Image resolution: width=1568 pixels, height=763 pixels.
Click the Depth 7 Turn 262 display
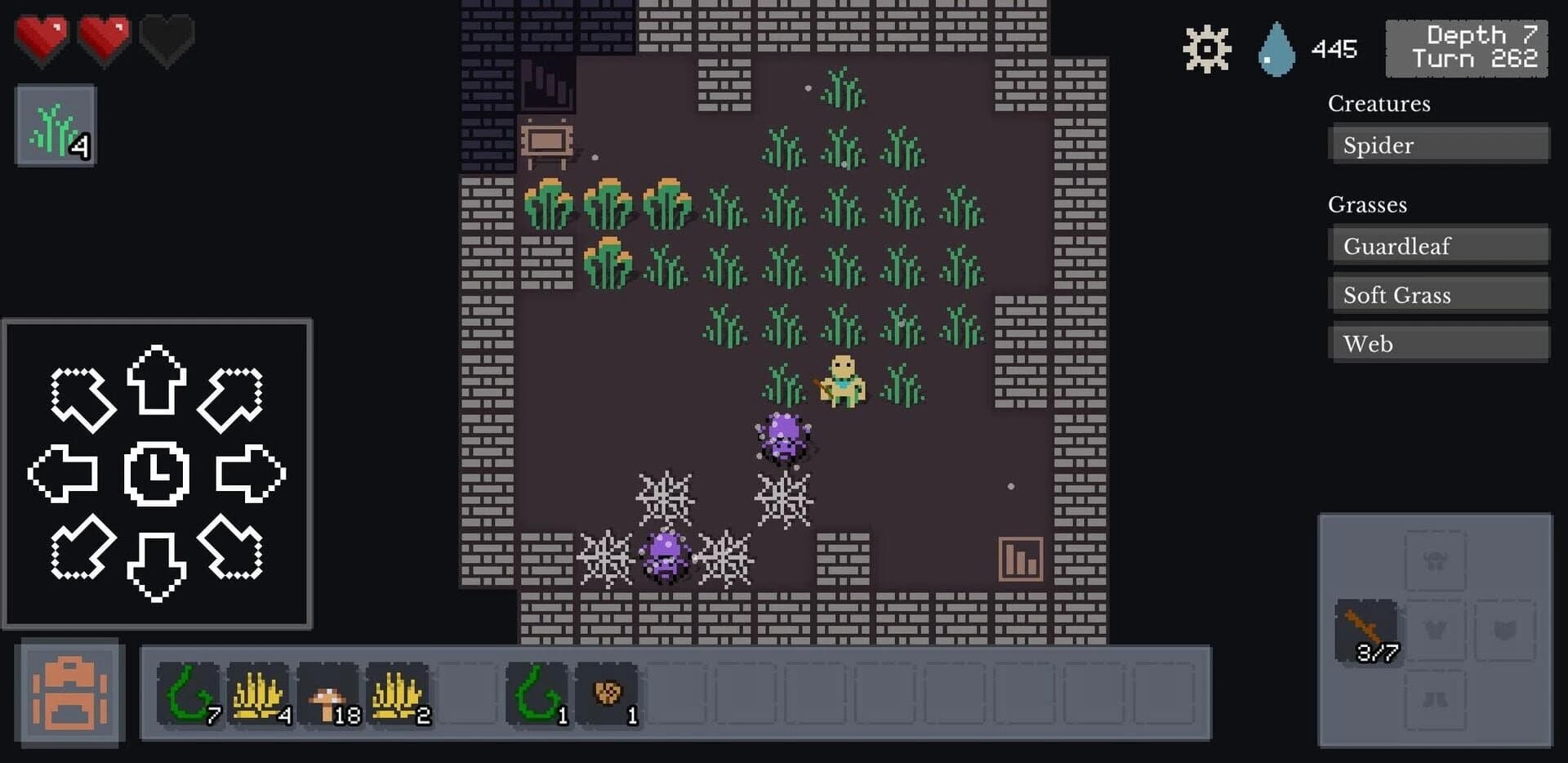1466,47
